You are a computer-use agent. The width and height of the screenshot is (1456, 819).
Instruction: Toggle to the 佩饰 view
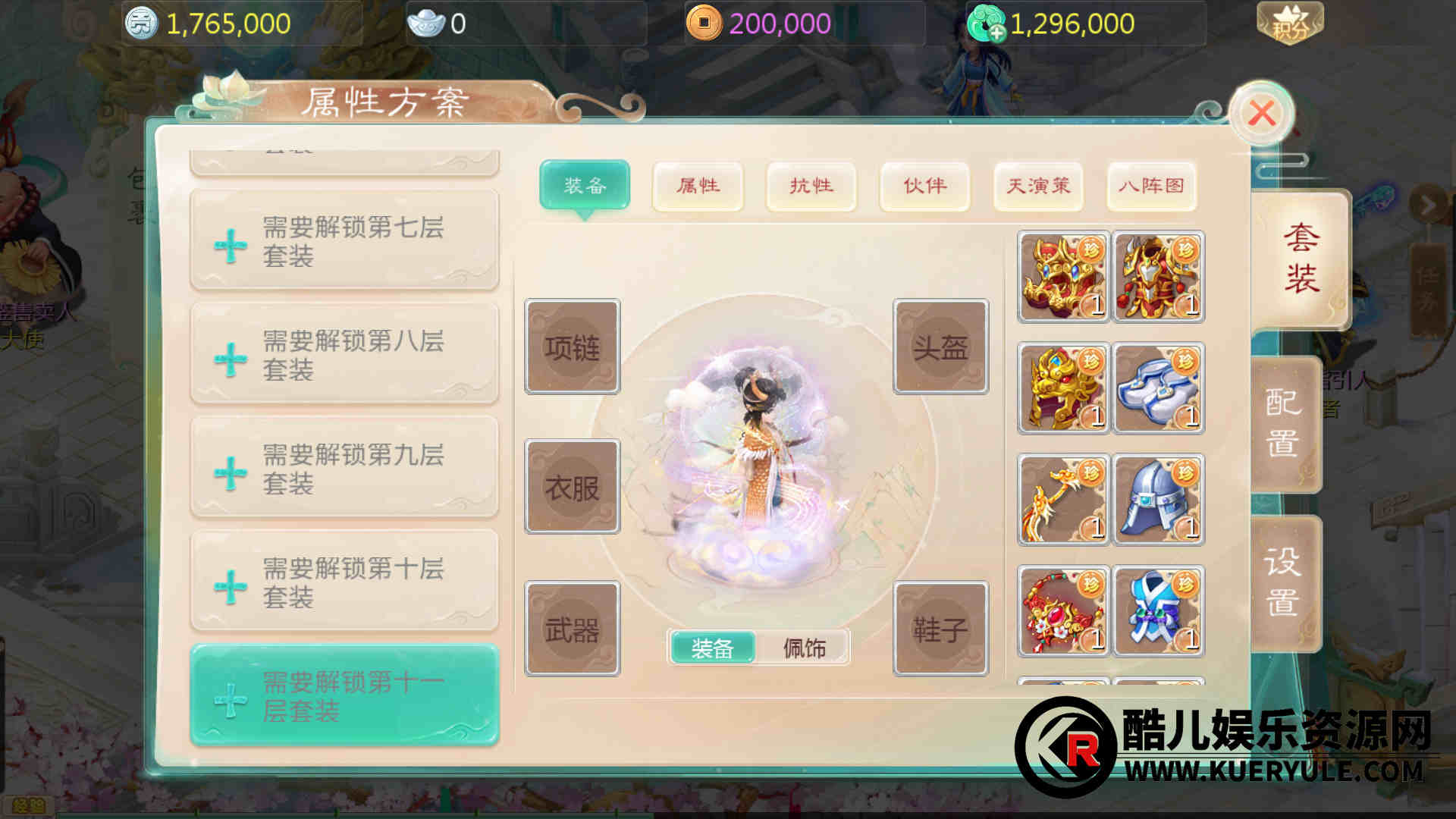point(804,648)
